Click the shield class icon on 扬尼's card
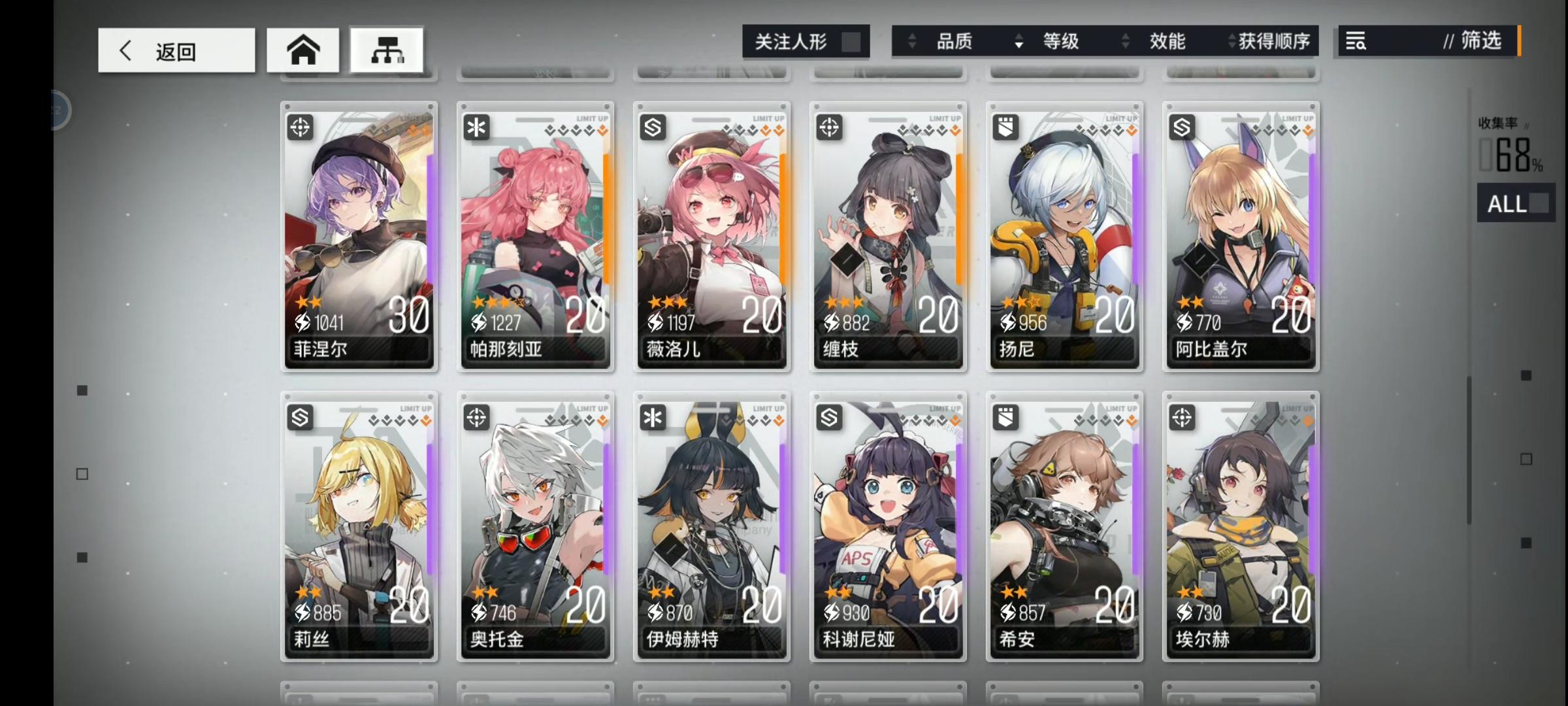The height and width of the screenshot is (706, 1568). pos(1006,127)
